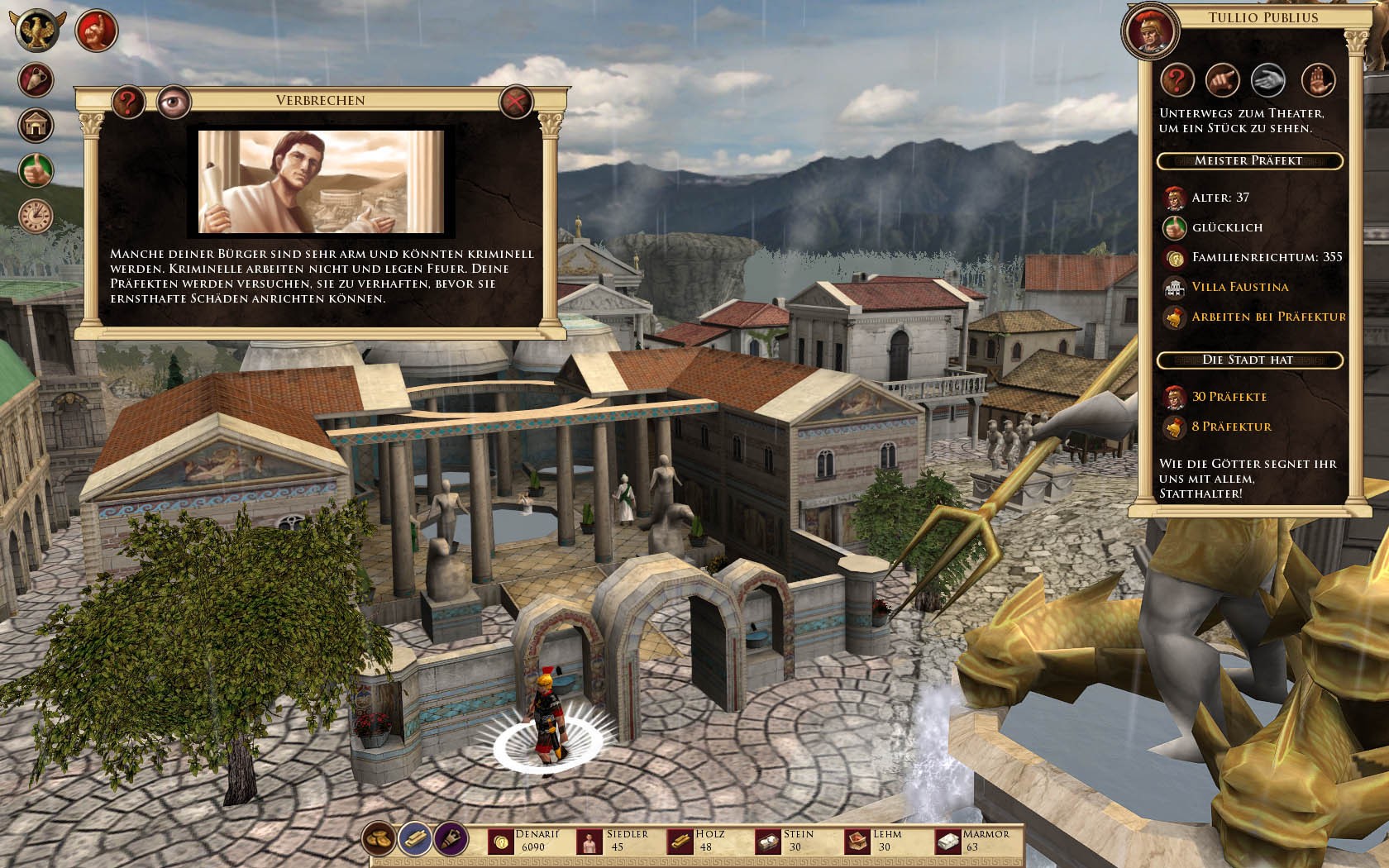Image resolution: width=1389 pixels, height=868 pixels.
Task: Show the 30 Präfekte list
Action: click(1229, 397)
